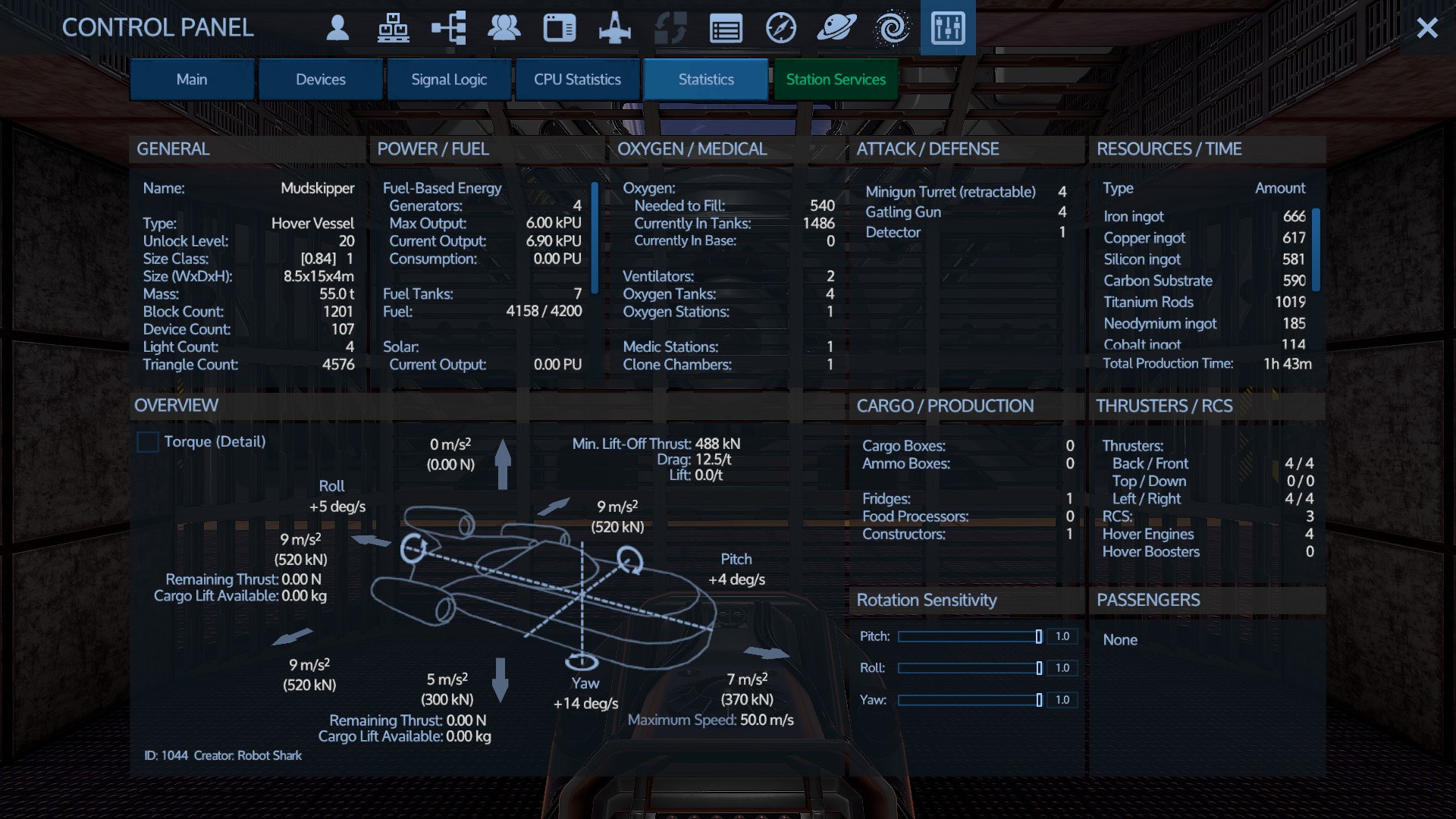Open the stacked crates icon
The height and width of the screenshot is (819, 1456).
coord(393,28)
